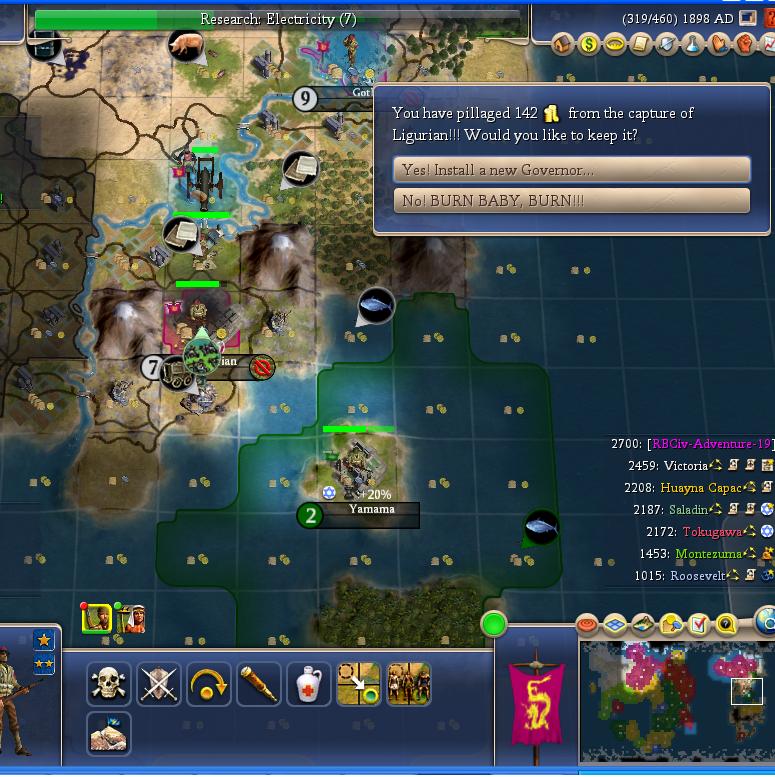
Task: Choose "No! BURN BABY, BURN!!!" option
Action: click(572, 201)
